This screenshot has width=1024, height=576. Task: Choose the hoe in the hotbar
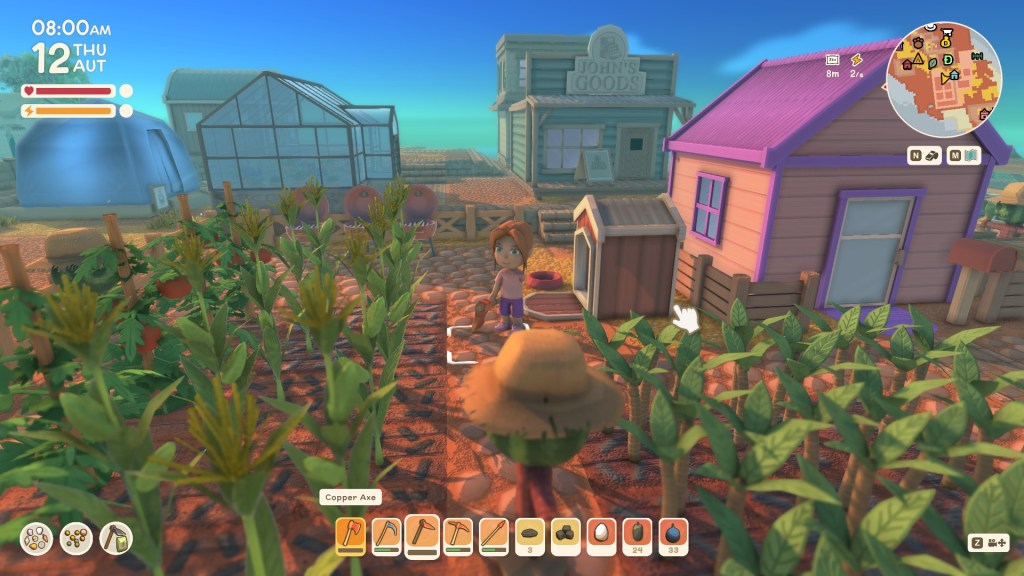[x=422, y=535]
